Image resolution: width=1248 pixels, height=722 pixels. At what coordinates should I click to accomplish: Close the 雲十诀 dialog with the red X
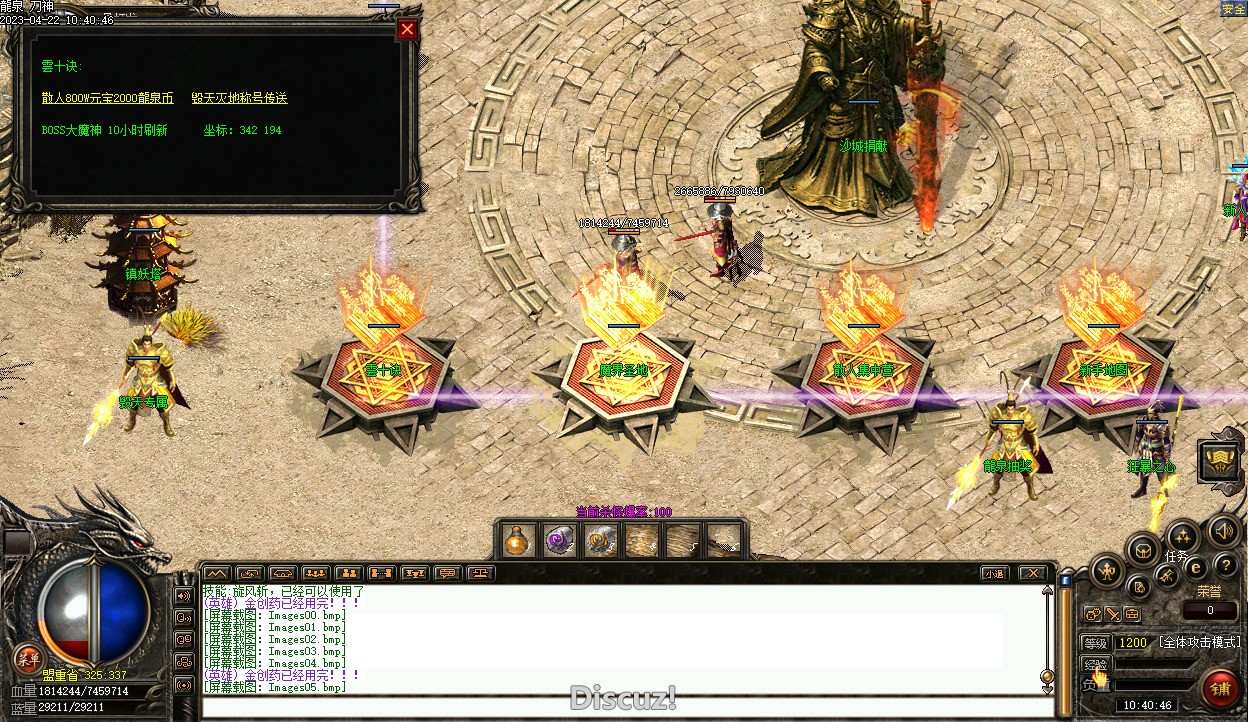tap(406, 29)
